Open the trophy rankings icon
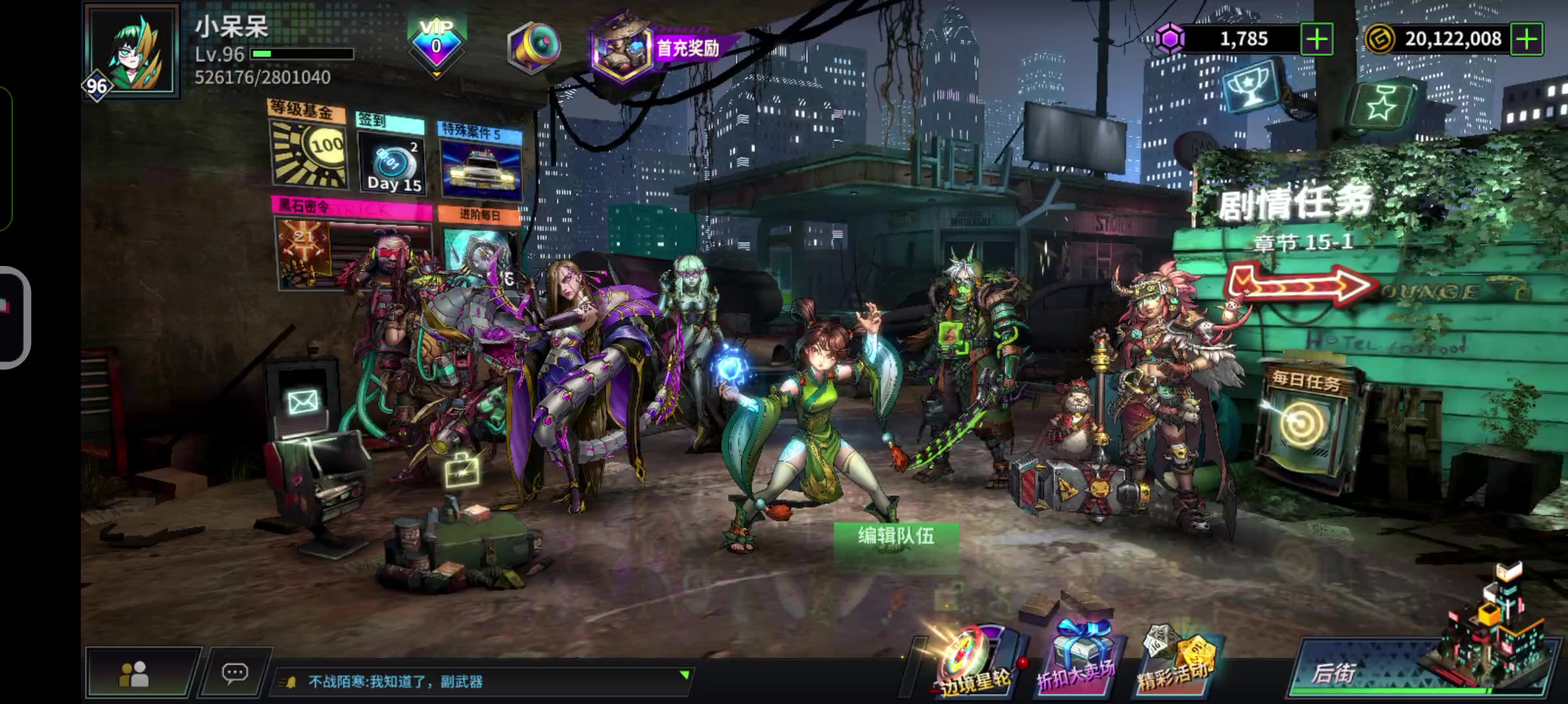The image size is (1568, 704). click(1250, 89)
